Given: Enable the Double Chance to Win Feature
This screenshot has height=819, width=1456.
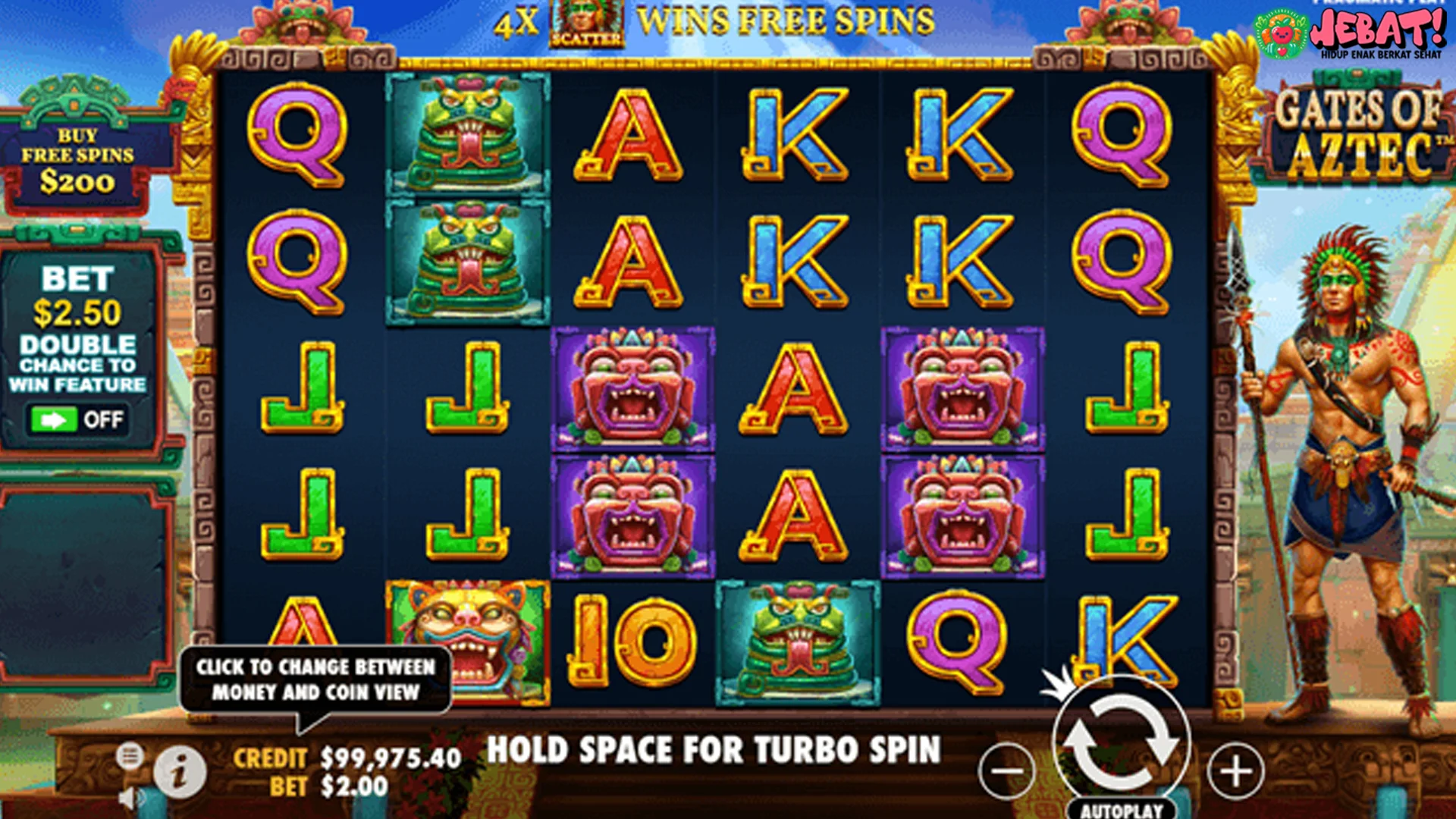Looking at the screenshot, I should 80,417.
